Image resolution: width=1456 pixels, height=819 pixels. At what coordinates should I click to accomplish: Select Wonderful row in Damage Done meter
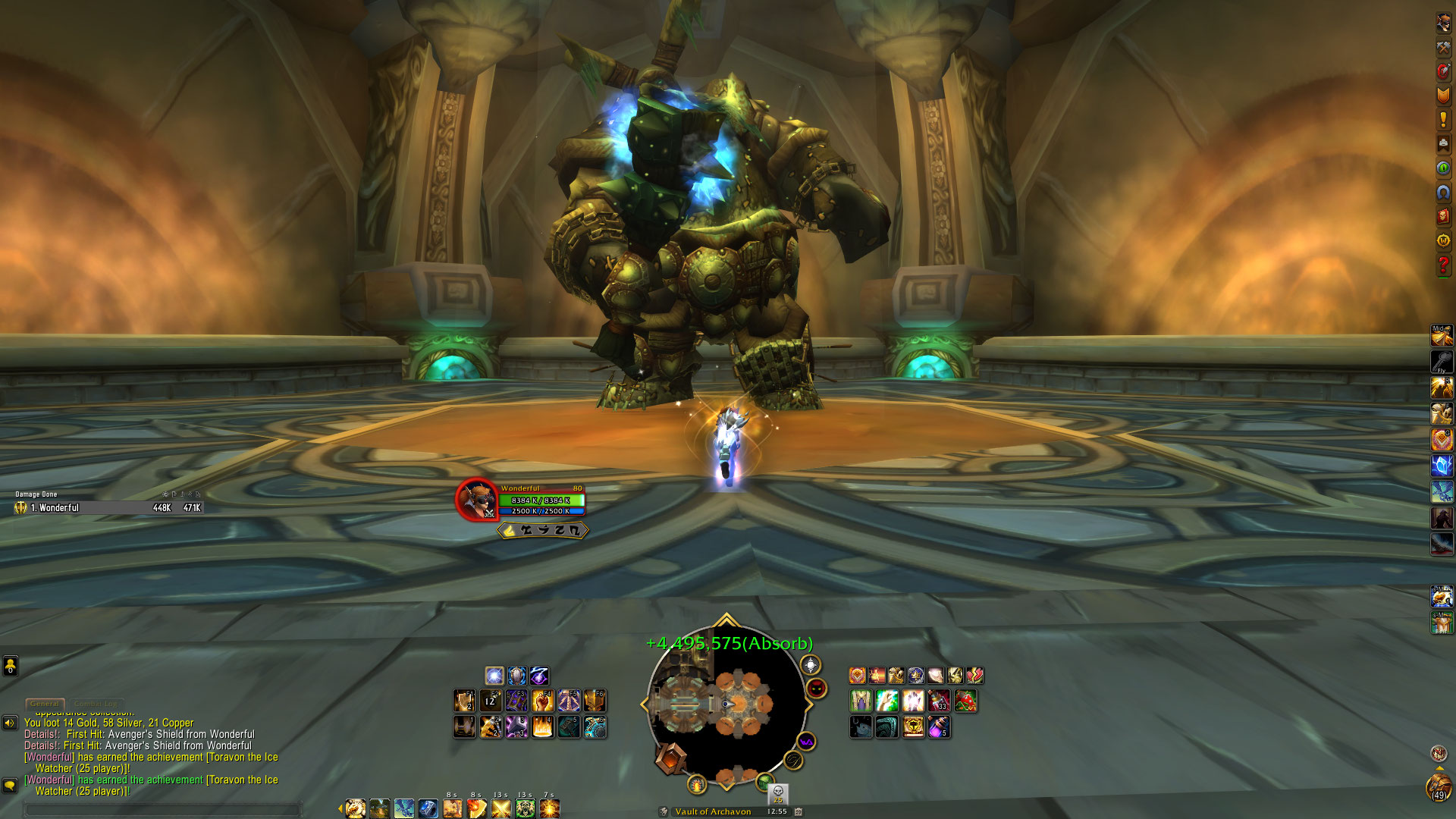pos(108,508)
